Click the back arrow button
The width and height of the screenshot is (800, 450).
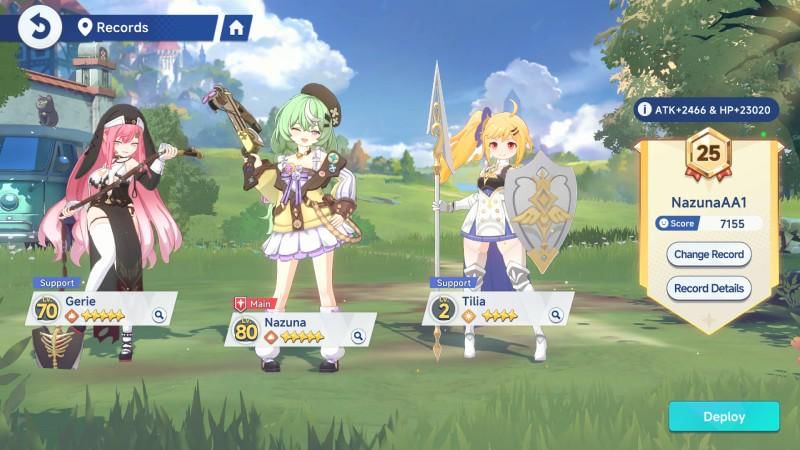(x=40, y=27)
